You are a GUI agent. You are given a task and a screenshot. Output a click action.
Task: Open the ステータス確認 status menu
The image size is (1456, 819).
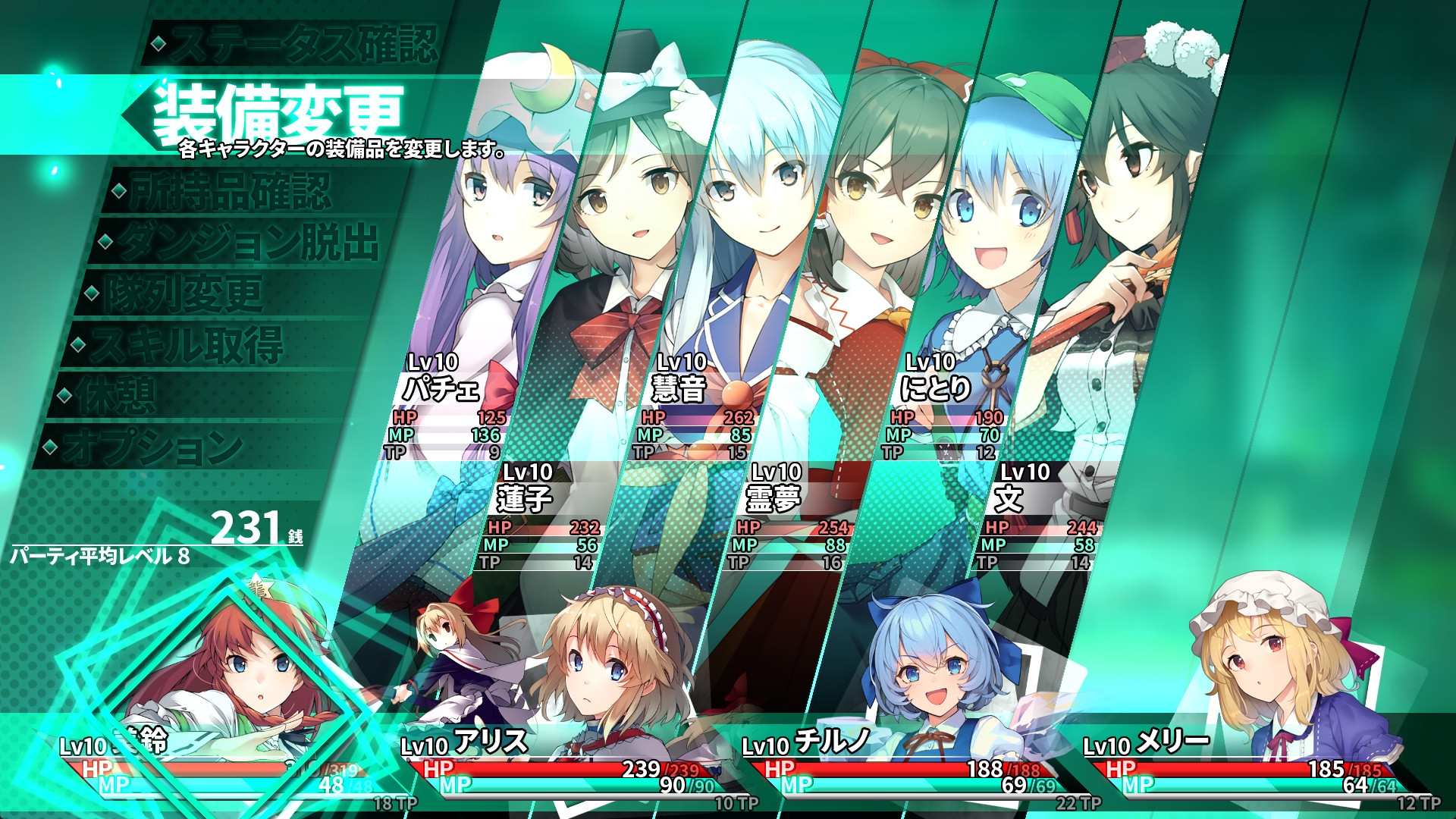pyautogui.click(x=300, y=43)
